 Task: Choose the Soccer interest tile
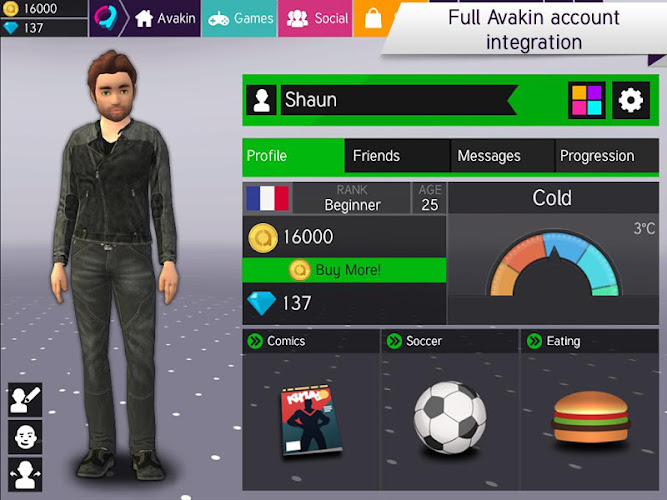click(x=450, y=410)
